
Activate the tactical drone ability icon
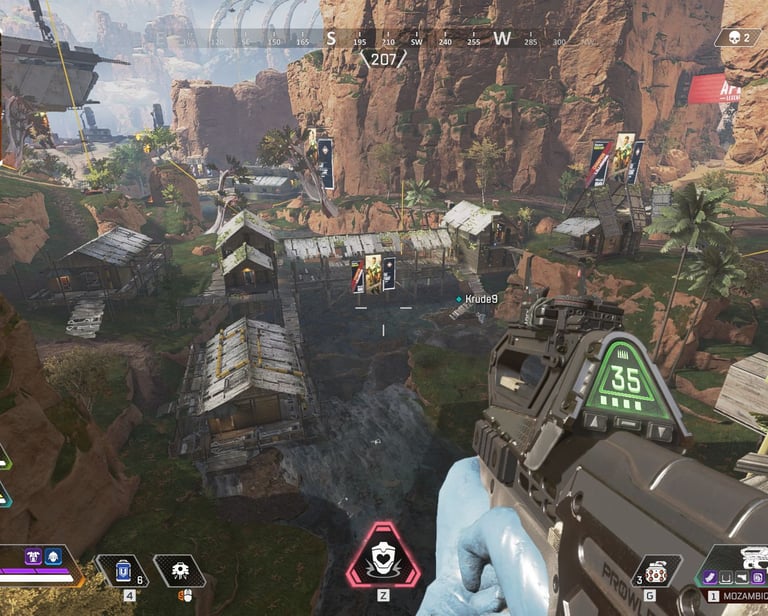tap(180, 570)
